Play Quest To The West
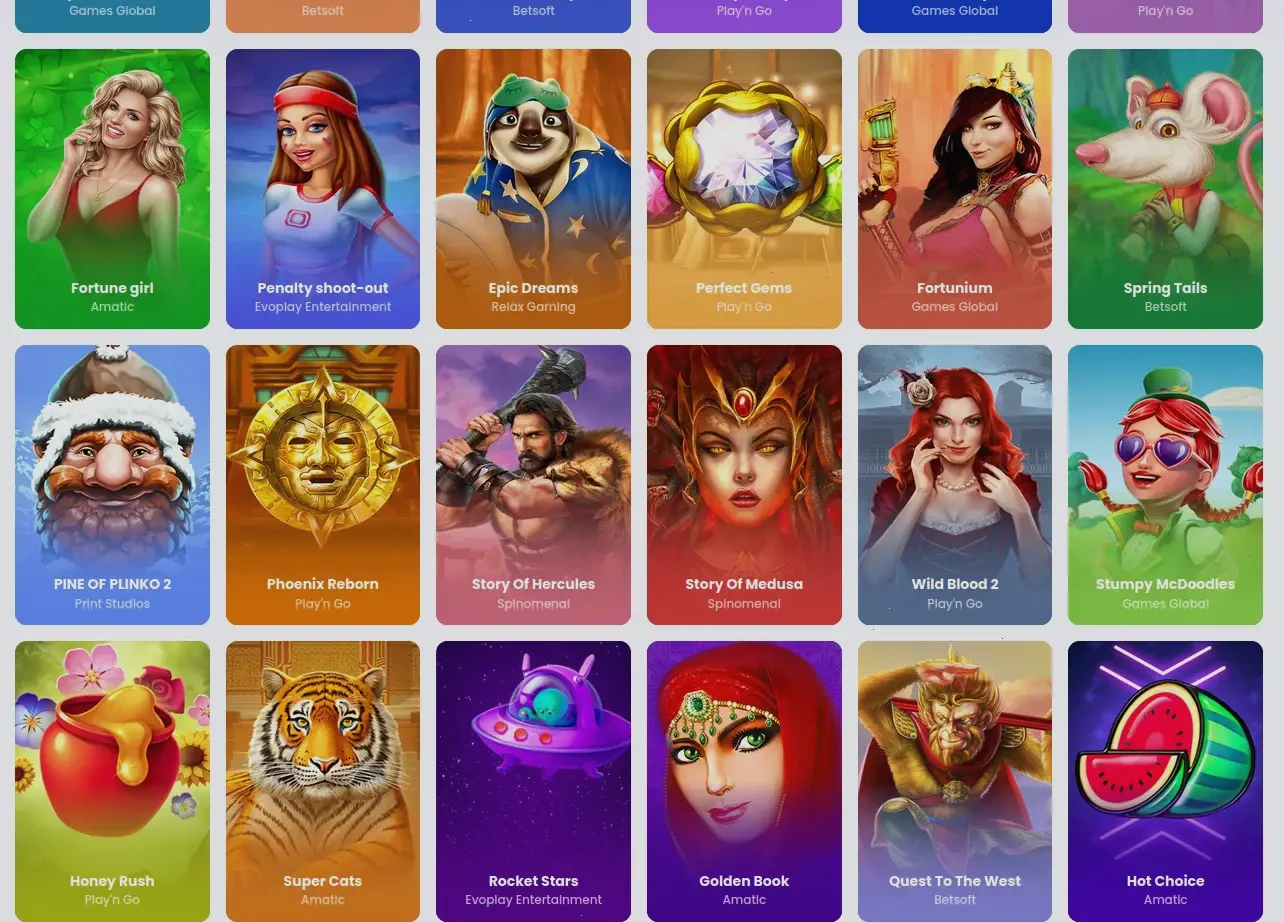 (x=954, y=781)
